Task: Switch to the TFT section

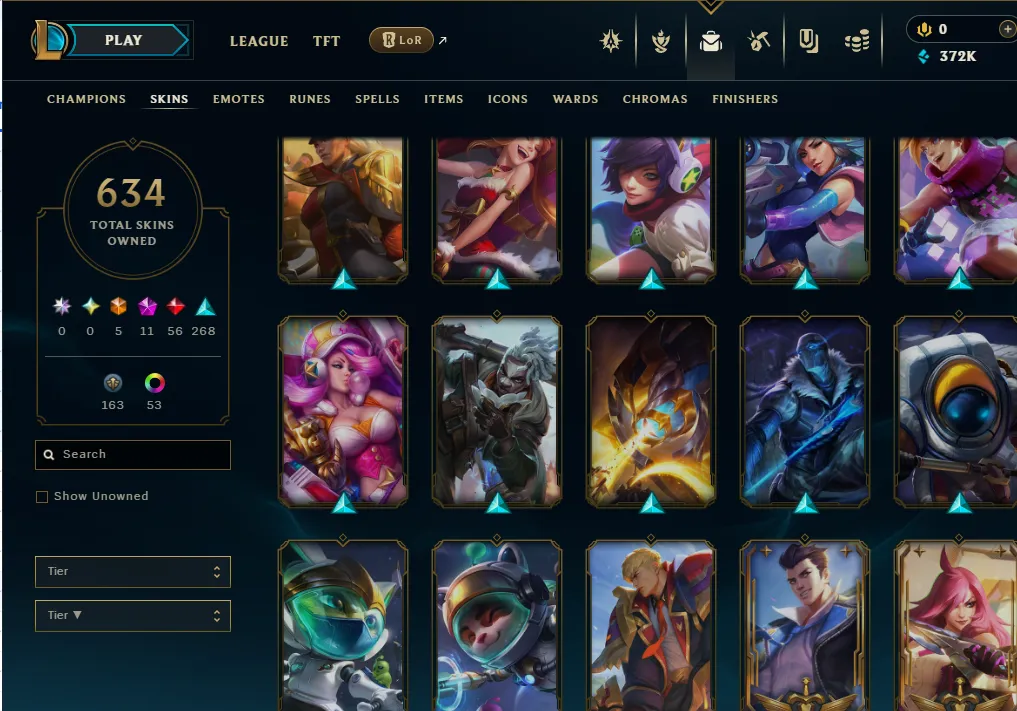Action: 326,41
